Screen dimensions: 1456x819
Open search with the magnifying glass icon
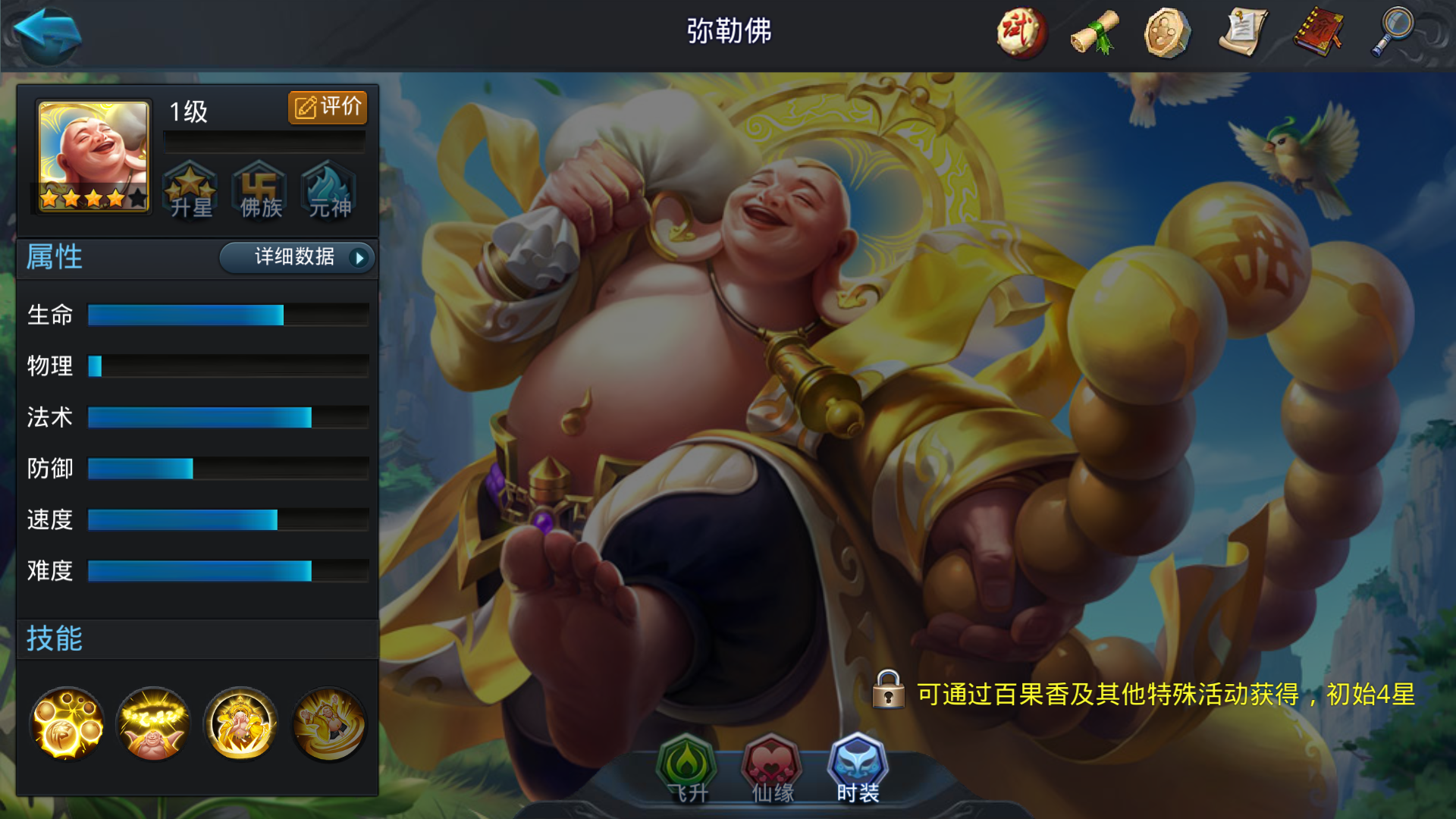pyautogui.click(x=1394, y=33)
